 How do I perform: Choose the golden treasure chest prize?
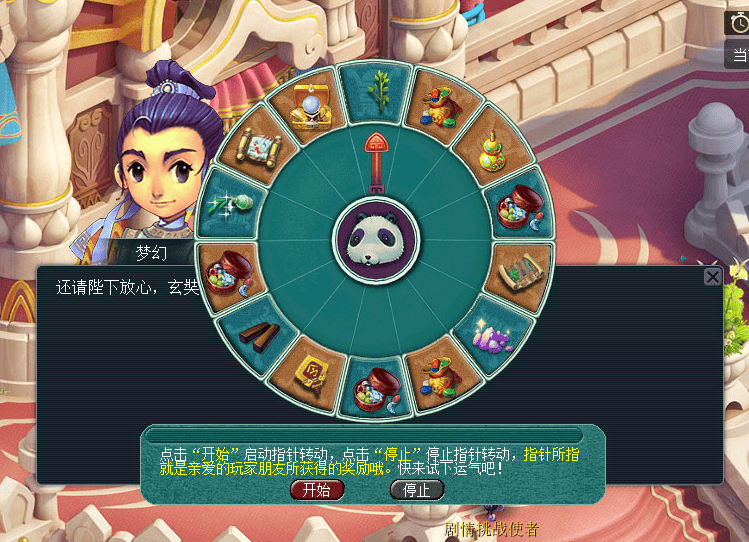click(x=309, y=109)
